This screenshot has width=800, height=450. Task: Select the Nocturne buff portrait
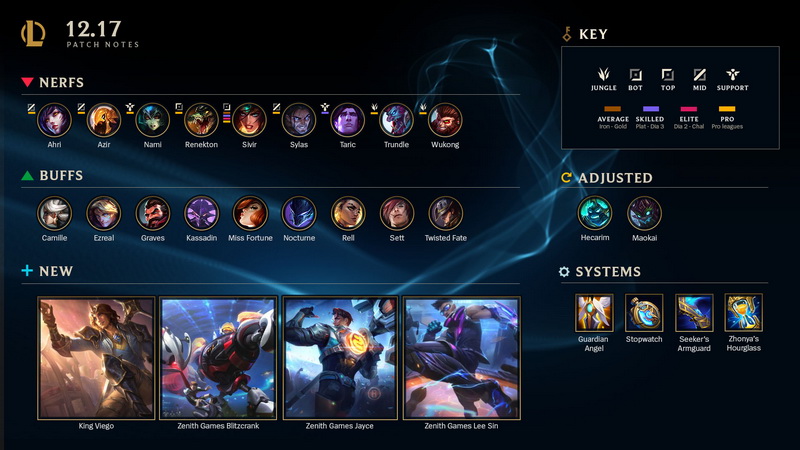tap(299, 213)
